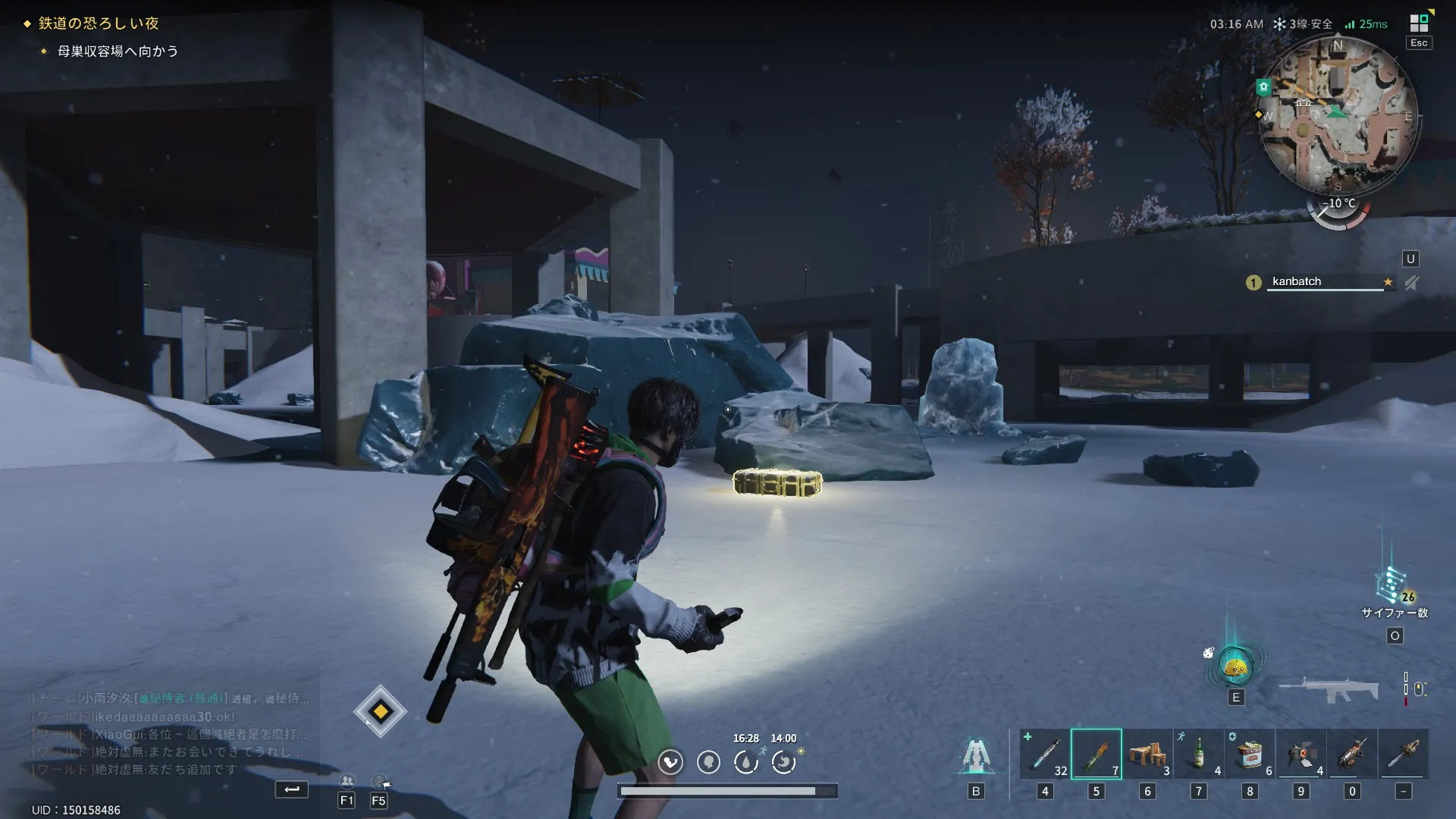The width and height of the screenshot is (1456, 819).
Task: Select the rifle weapon silhouette
Action: (1329, 689)
